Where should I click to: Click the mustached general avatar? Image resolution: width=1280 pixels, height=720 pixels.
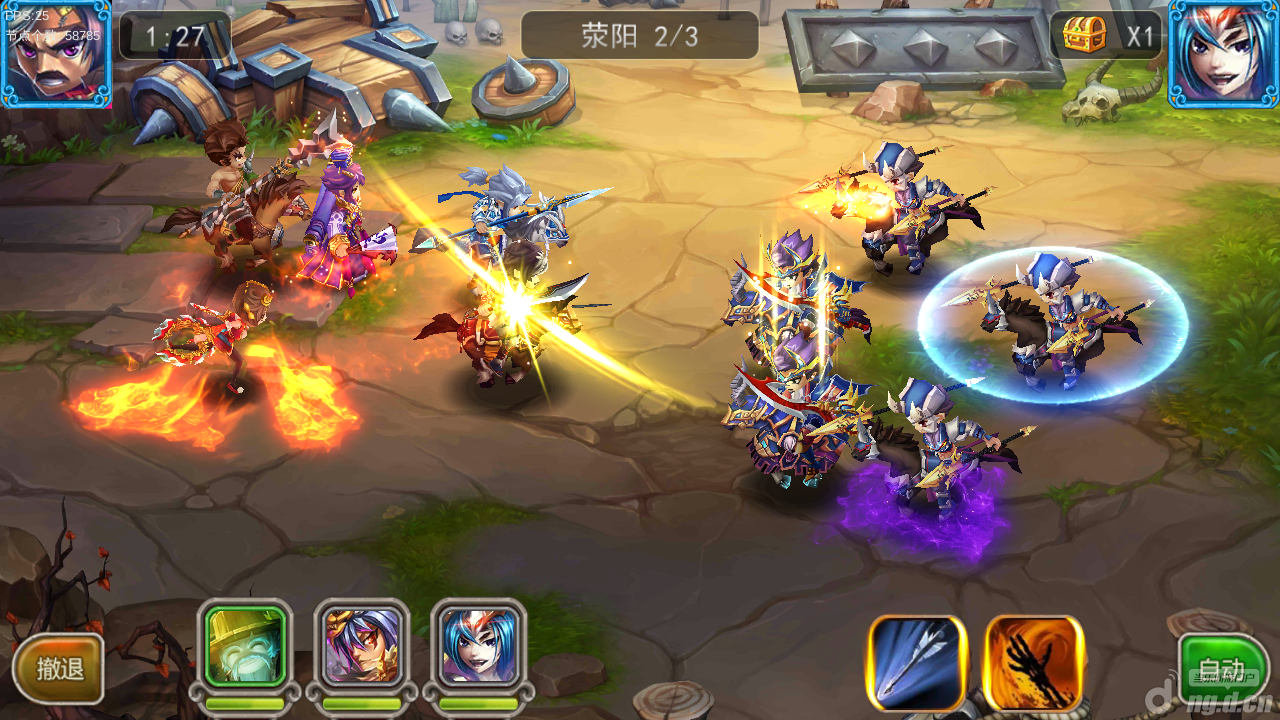(55, 53)
